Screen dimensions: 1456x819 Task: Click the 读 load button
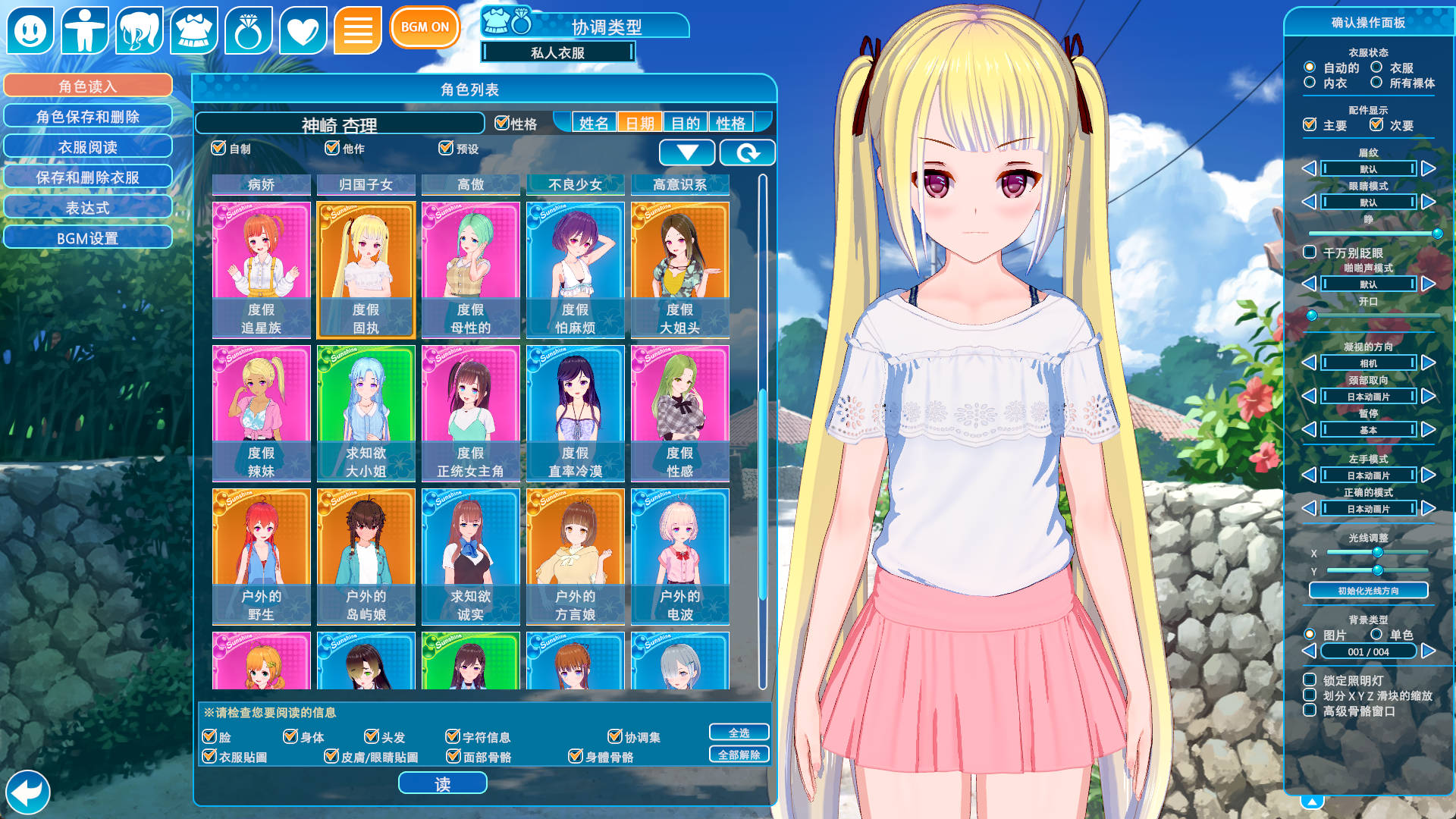(x=442, y=783)
